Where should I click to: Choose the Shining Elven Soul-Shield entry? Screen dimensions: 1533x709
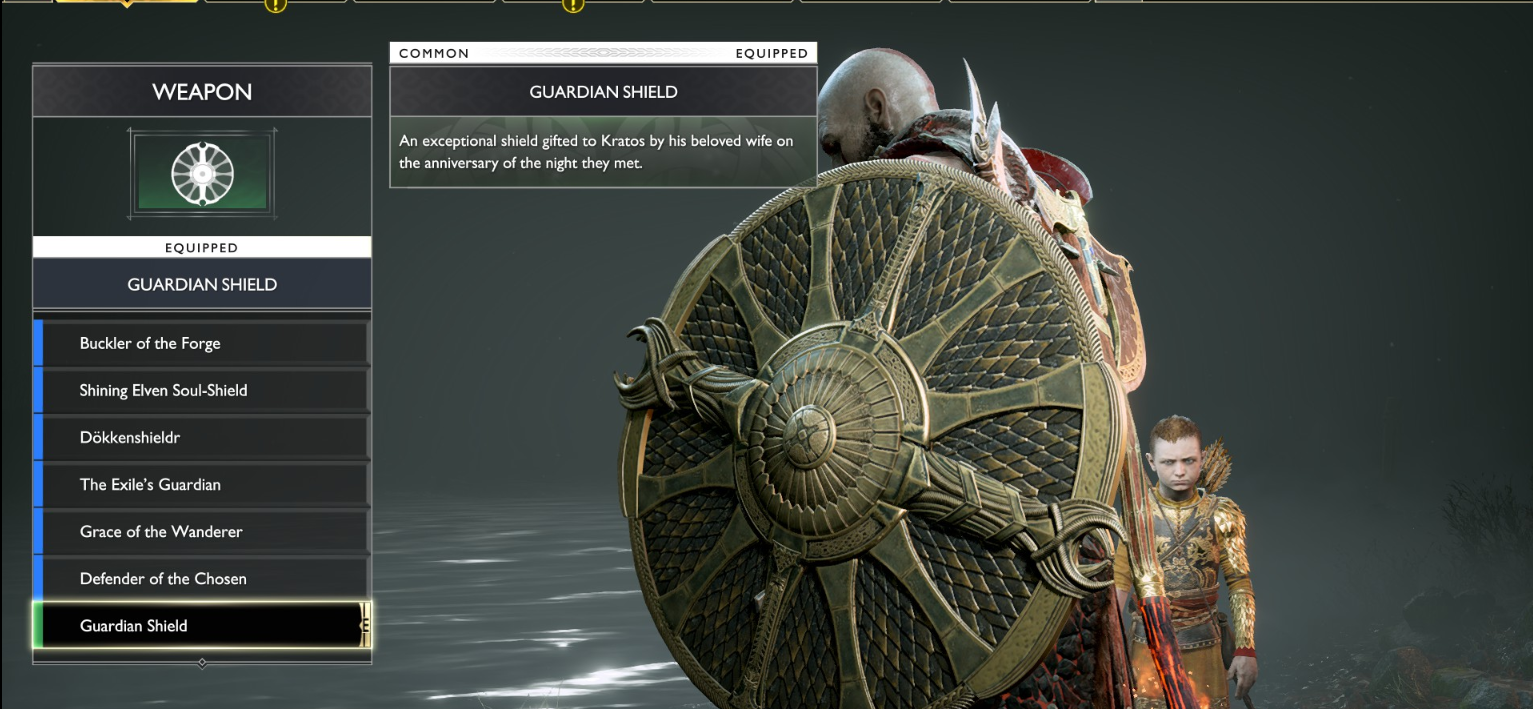(x=202, y=390)
